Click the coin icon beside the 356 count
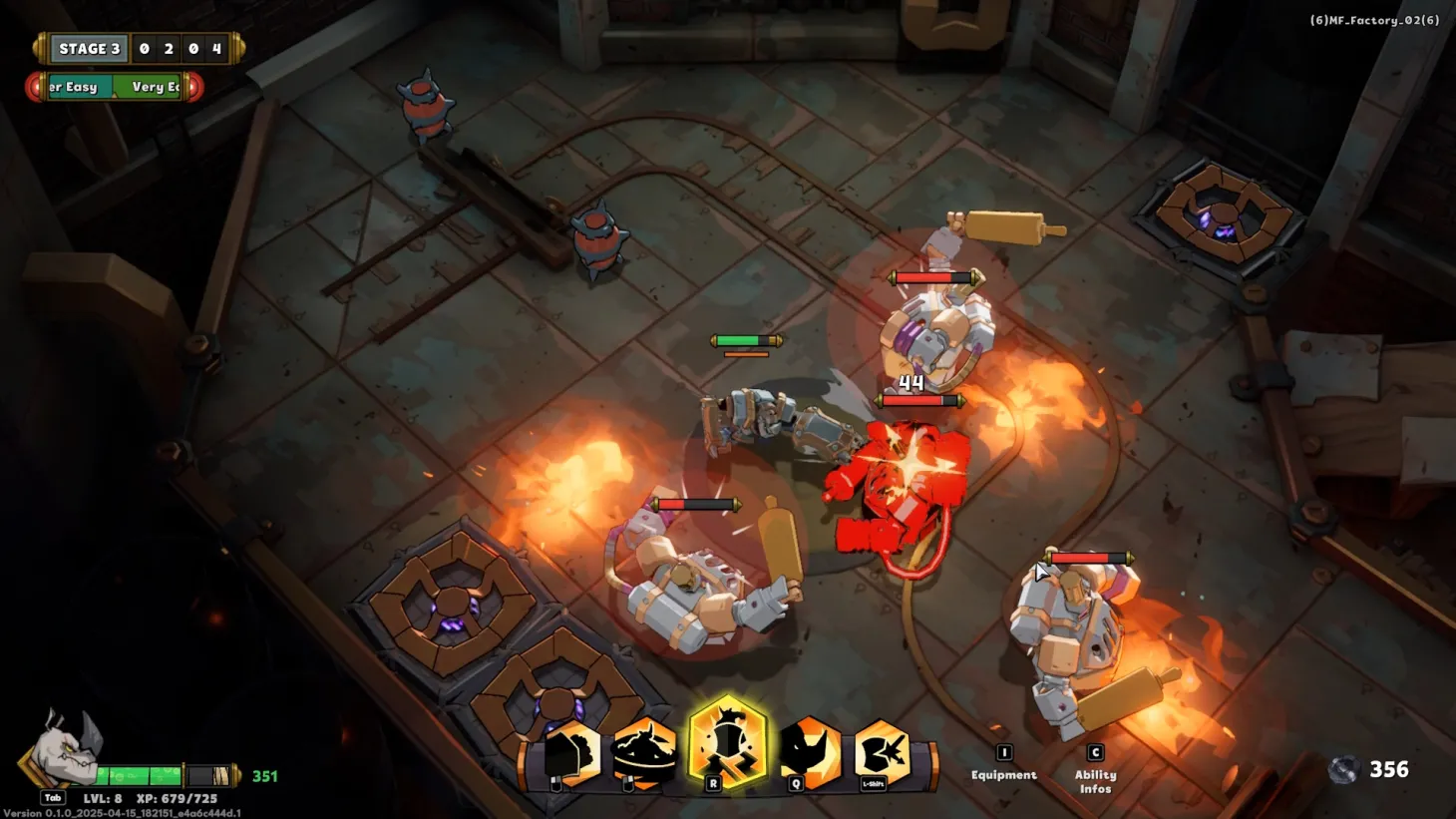This screenshot has width=1456, height=819. (1343, 769)
